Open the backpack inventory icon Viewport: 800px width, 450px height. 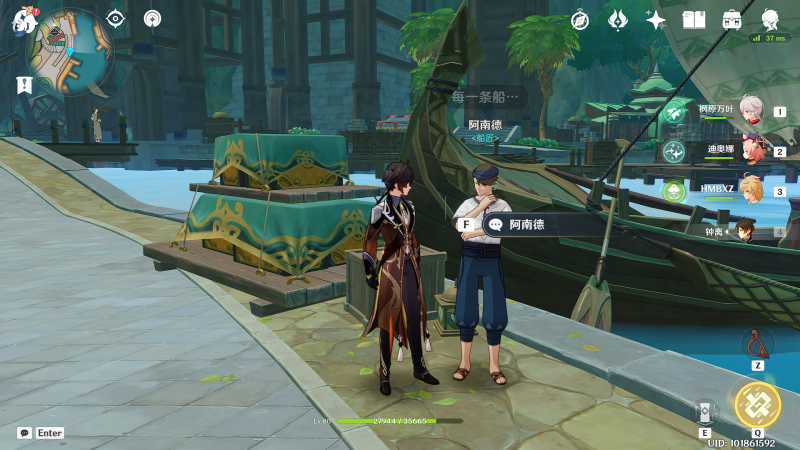[x=732, y=20]
